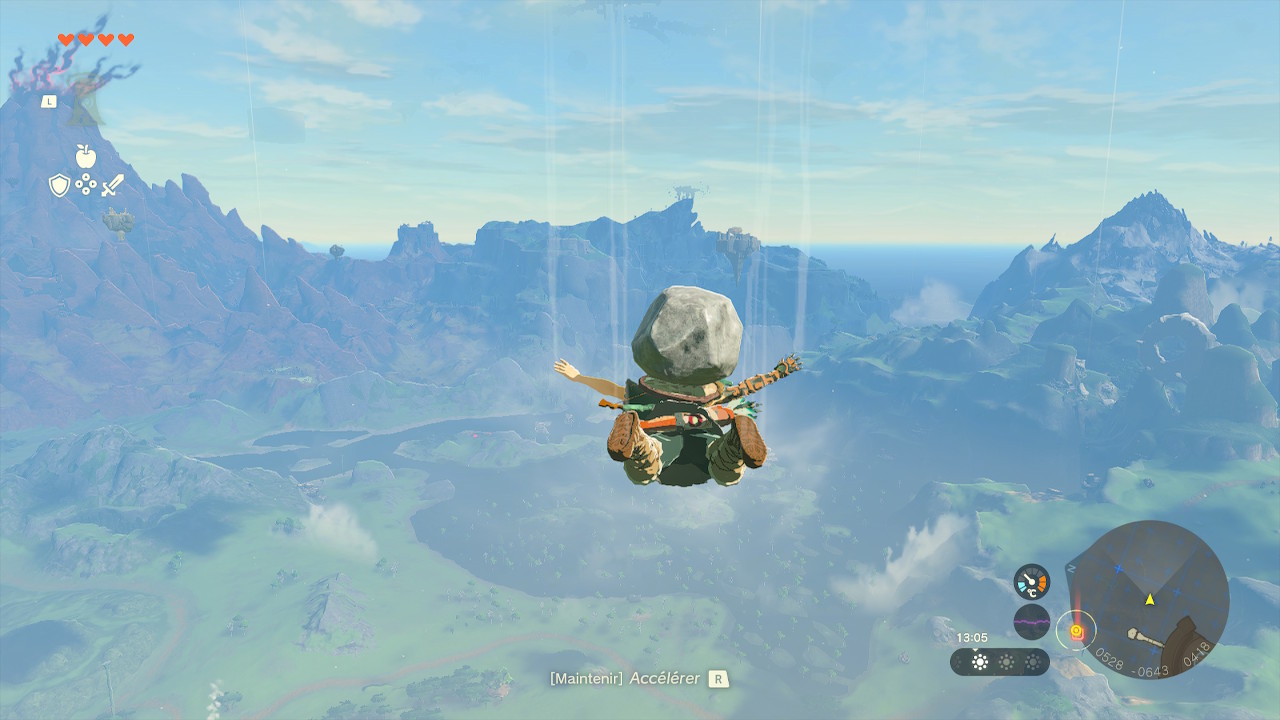
Task: Select the first sunny weather forecast icon
Action: click(x=979, y=661)
